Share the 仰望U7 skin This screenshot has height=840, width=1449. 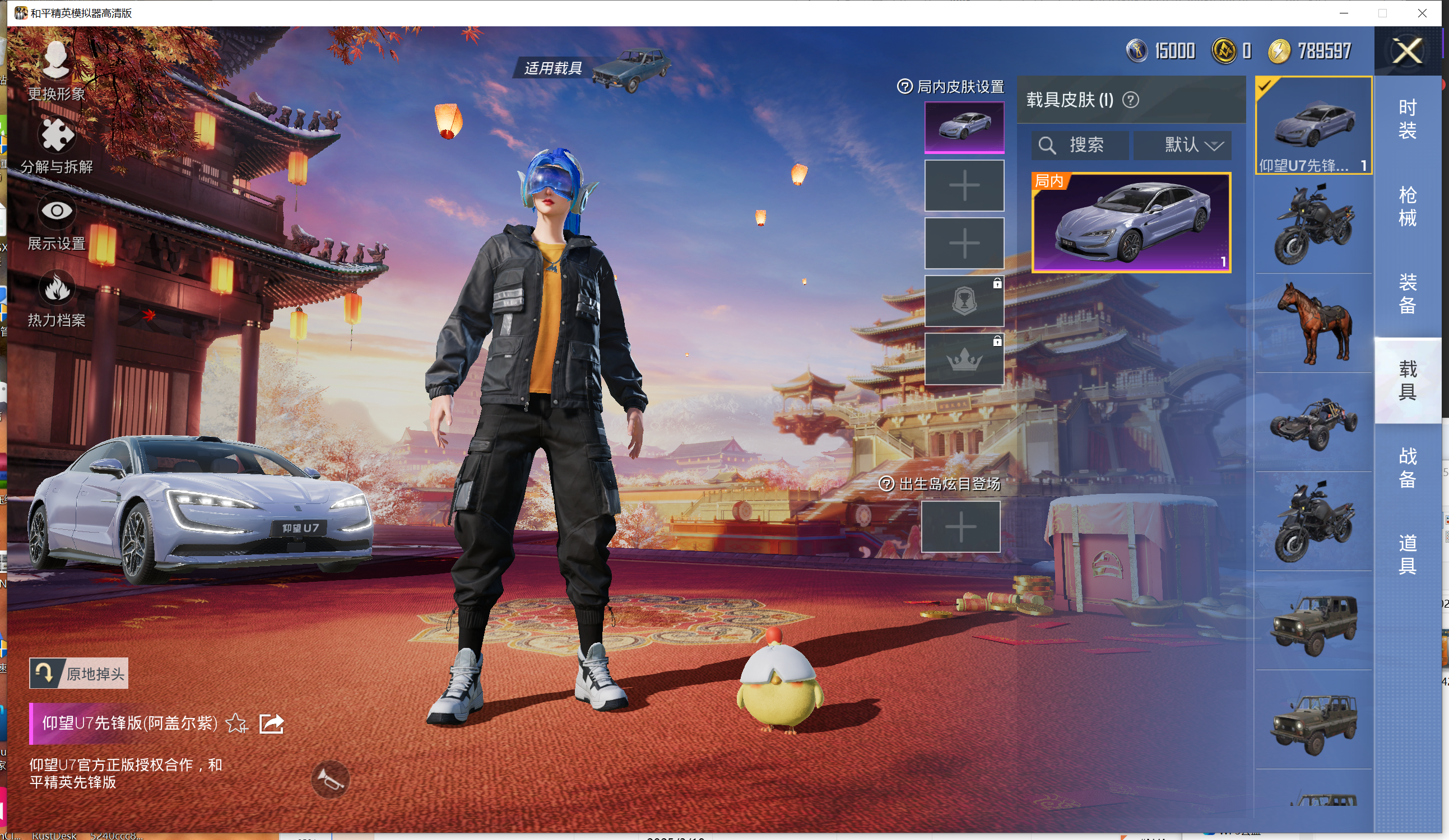click(271, 723)
